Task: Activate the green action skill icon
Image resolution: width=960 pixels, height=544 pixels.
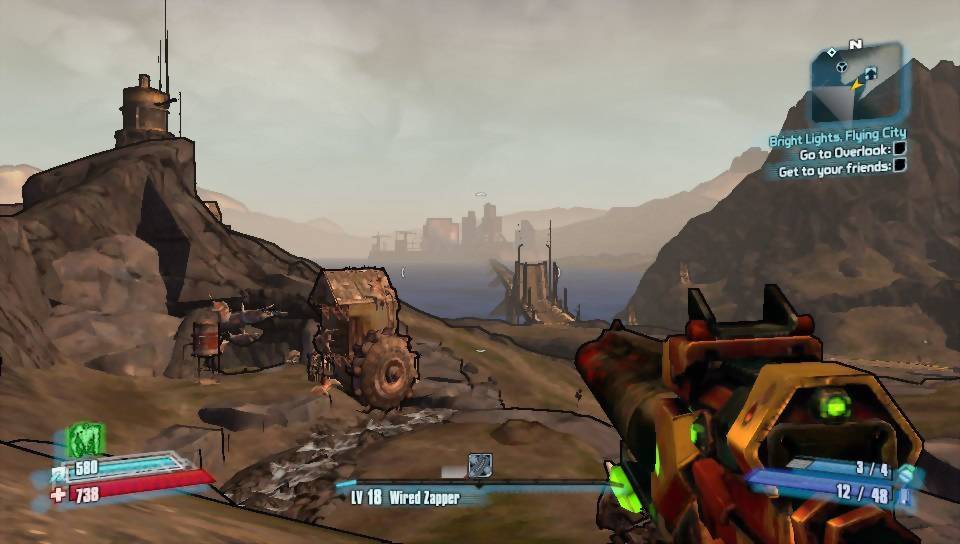Action: click(x=86, y=440)
